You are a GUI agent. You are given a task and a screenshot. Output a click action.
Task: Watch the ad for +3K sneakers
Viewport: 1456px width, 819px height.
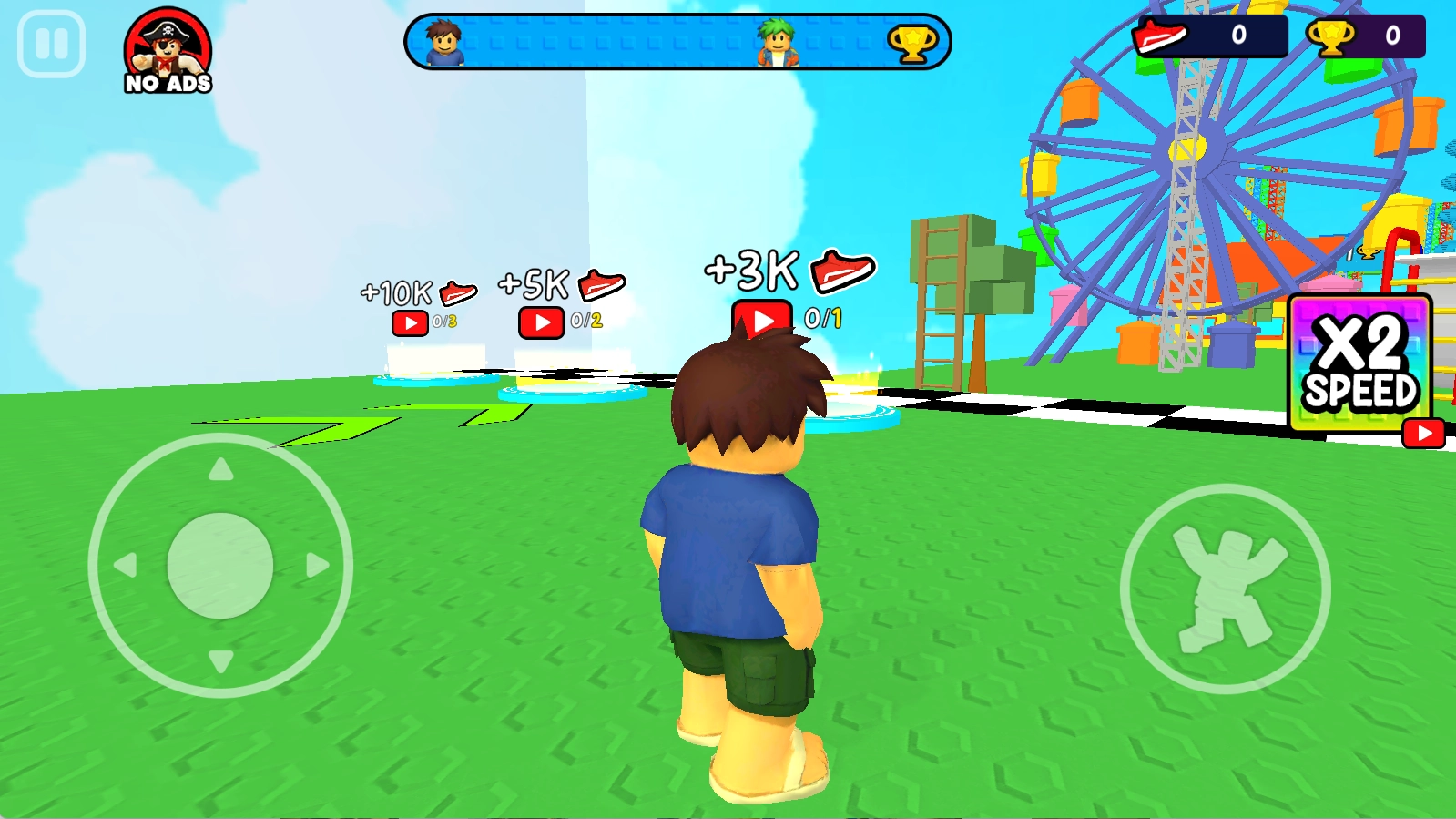click(762, 320)
